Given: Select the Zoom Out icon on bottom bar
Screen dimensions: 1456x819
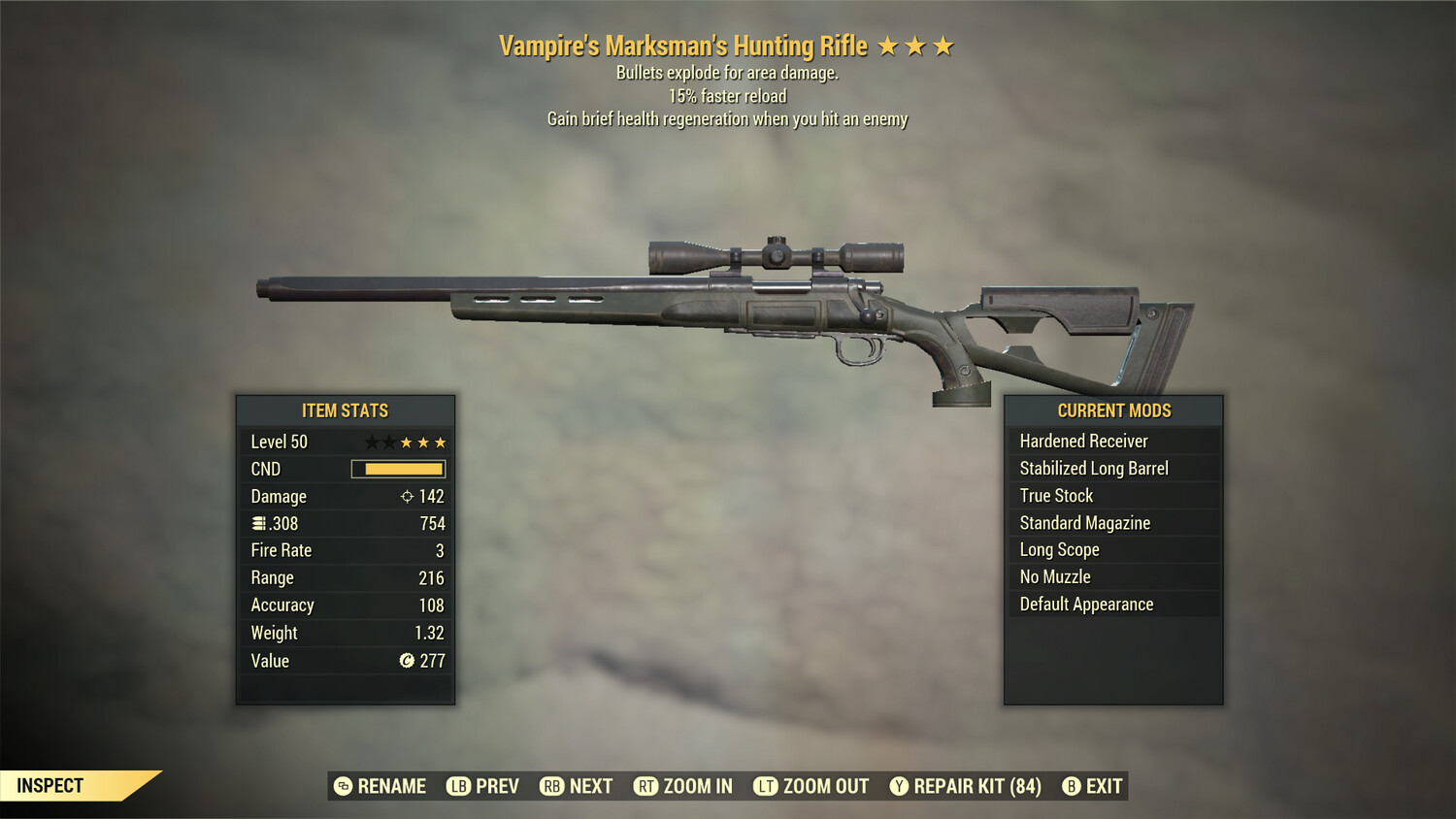Looking at the screenshot, I should click(766, 786).
